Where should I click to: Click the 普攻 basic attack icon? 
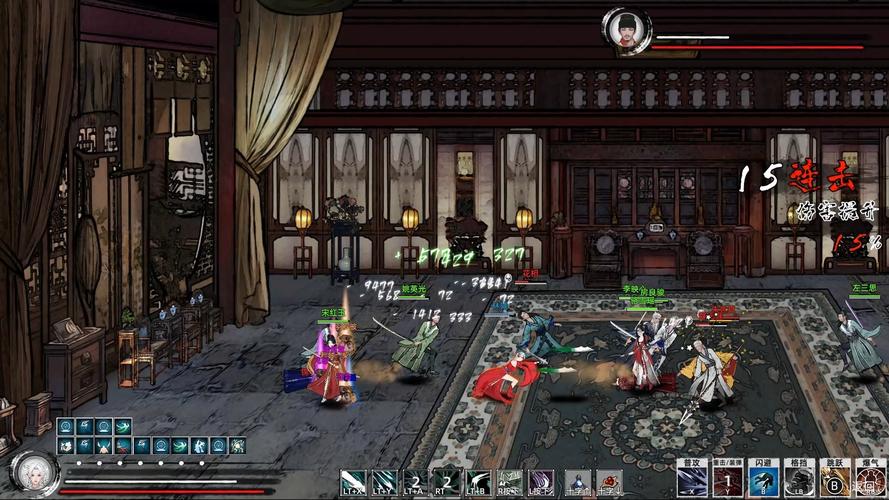[692, 481]
